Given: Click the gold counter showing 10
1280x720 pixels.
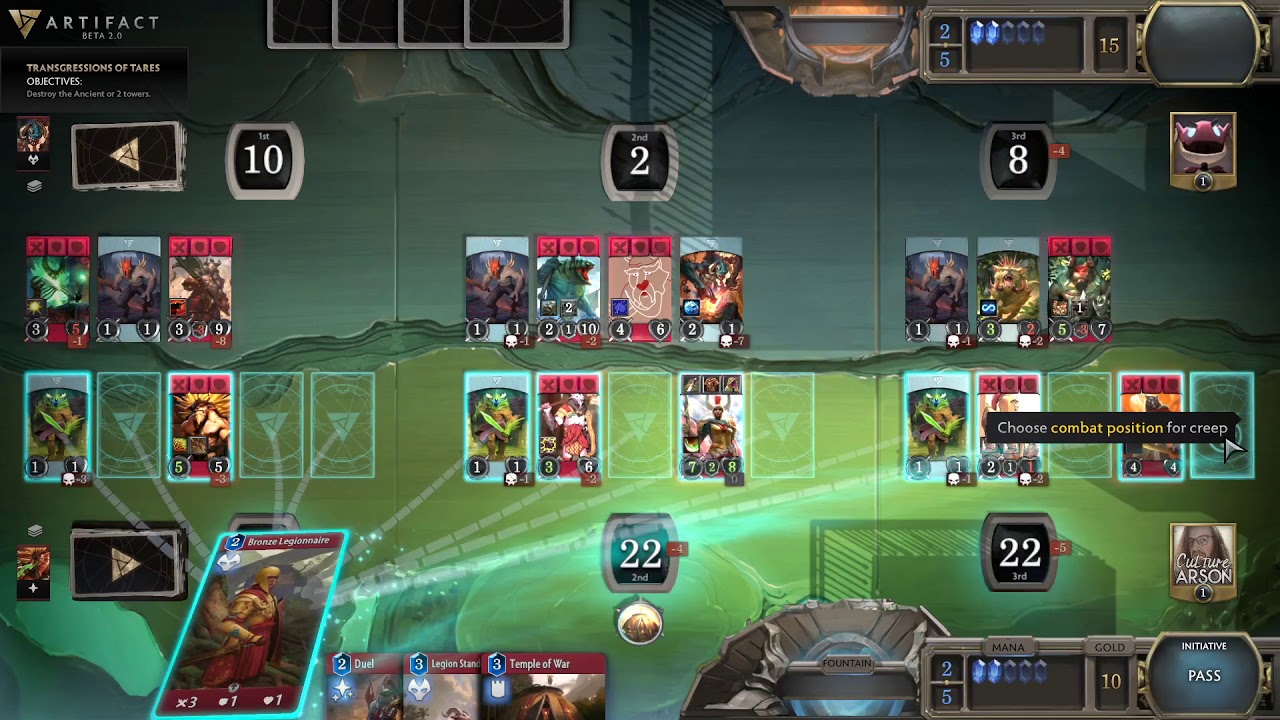Looking at the screenshot, I should click(x=1110, y=681).
